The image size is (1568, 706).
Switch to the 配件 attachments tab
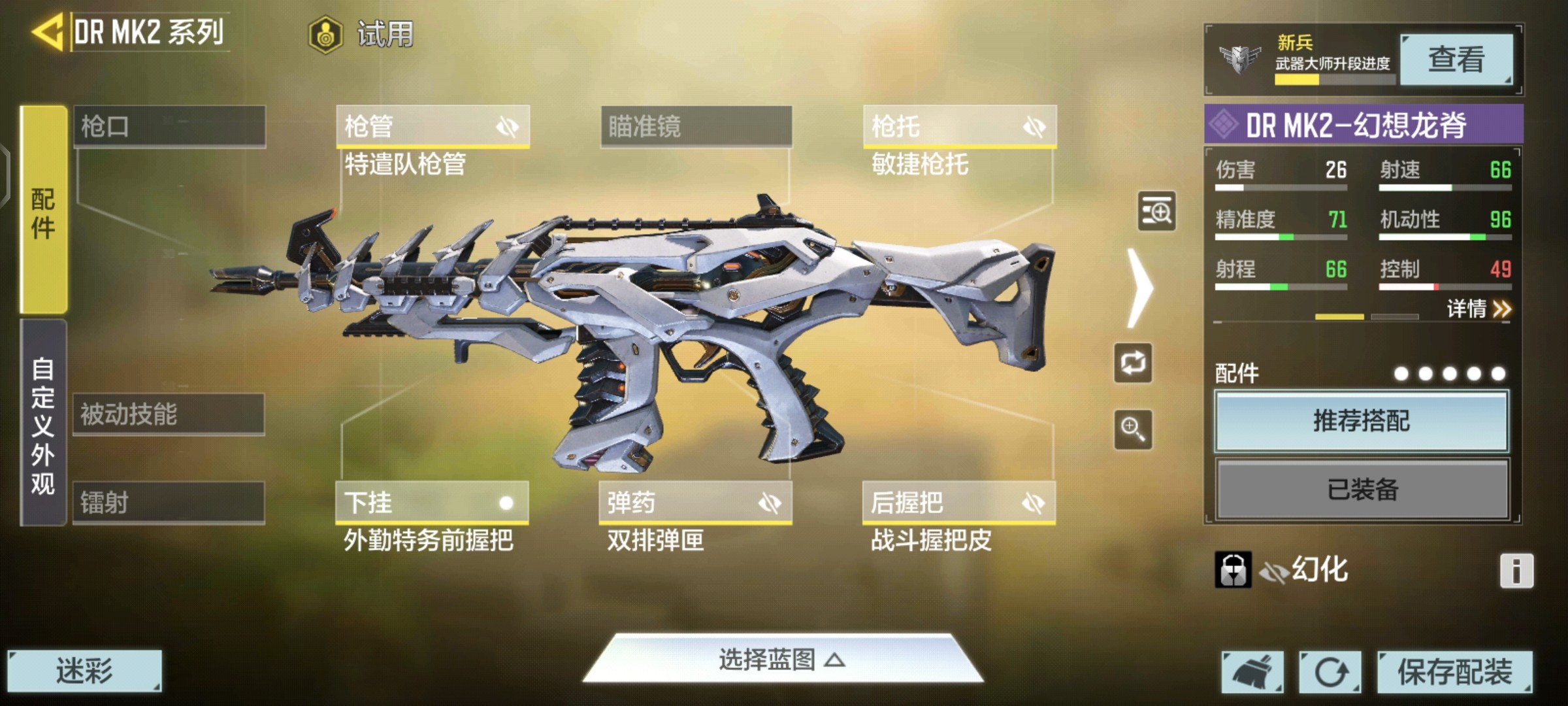tap(43, 210)
